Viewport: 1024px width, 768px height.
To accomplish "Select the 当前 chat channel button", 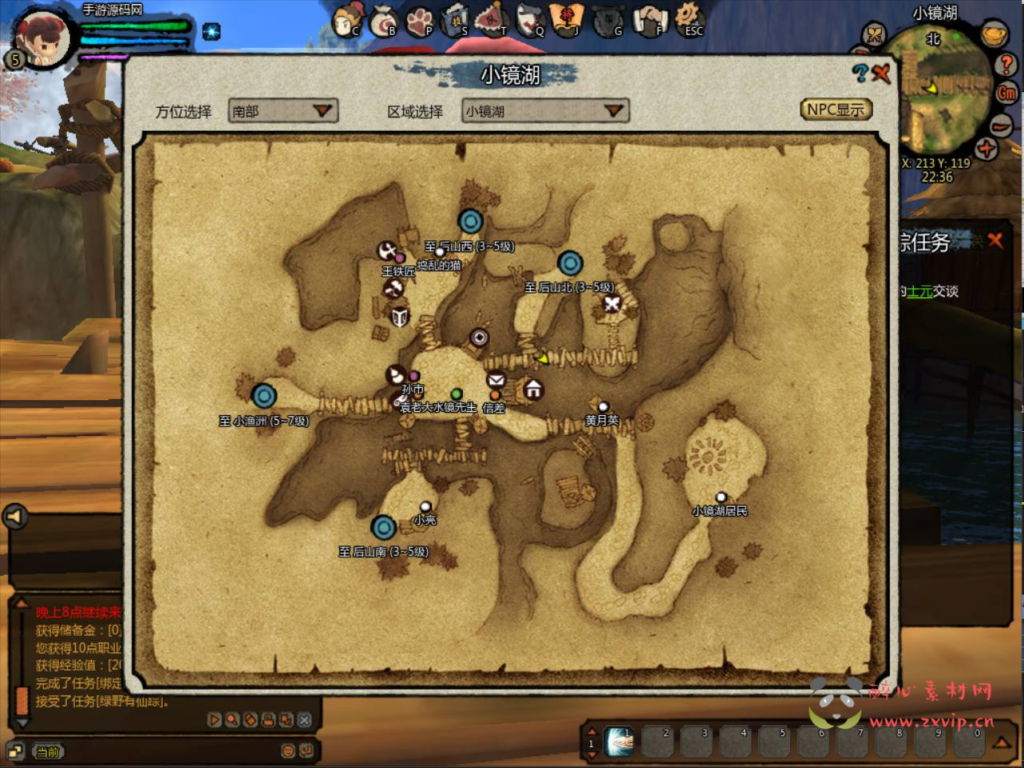I will click(x=47, y=750).
